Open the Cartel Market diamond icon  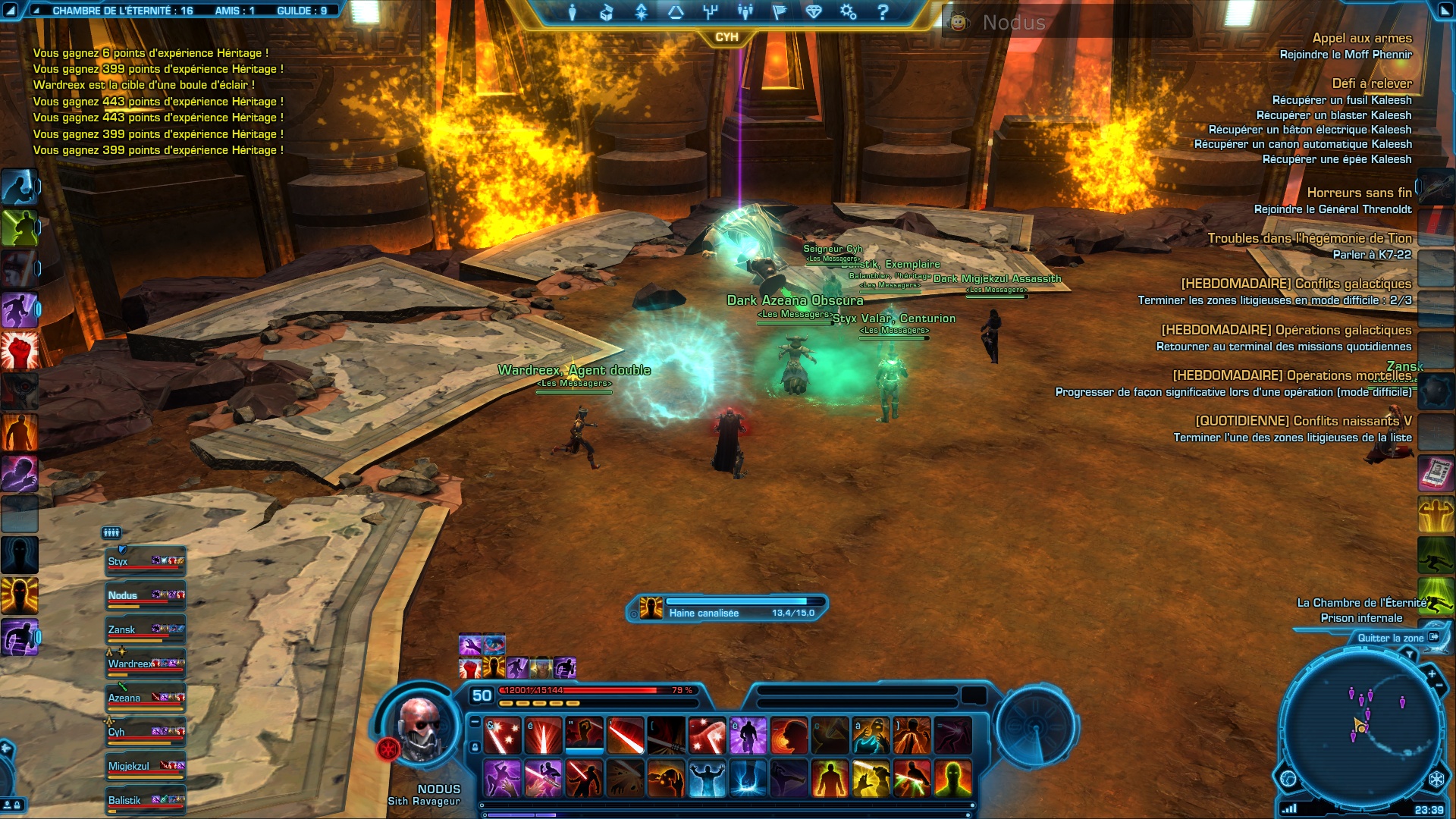pos(814,12)
